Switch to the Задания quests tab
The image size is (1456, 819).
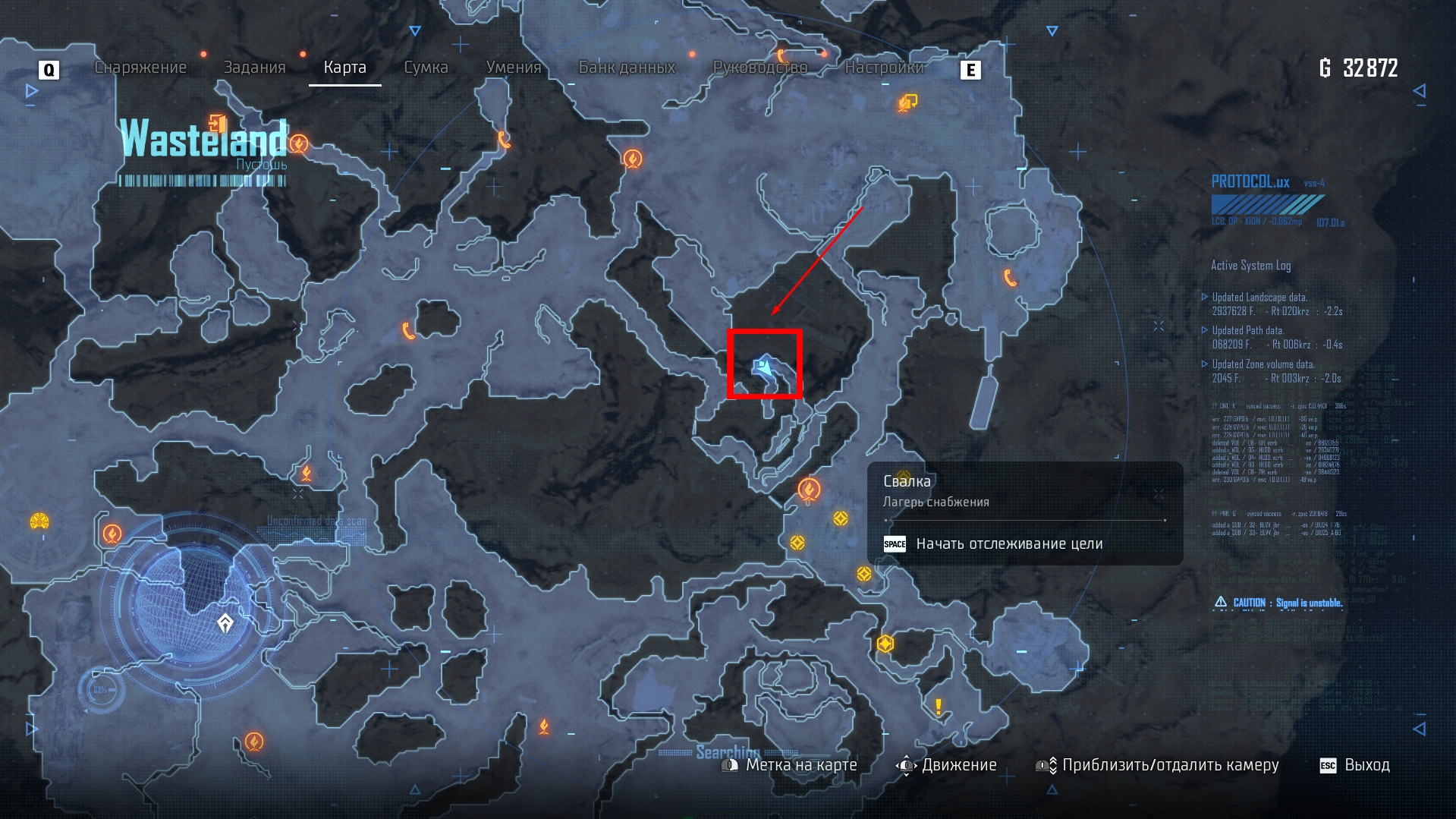coord(254,68)
